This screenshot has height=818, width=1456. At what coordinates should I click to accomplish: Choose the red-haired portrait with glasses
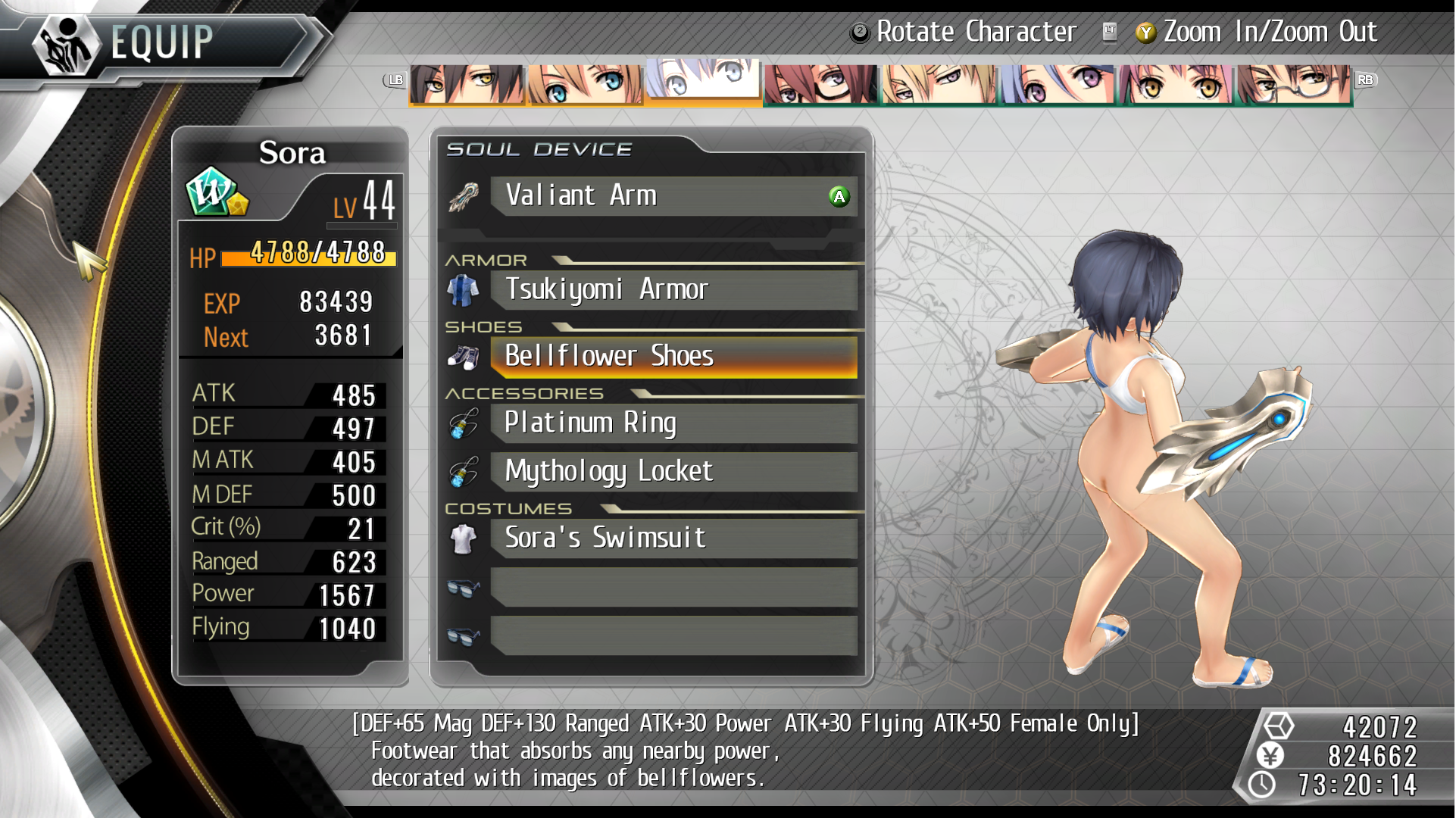[x=820, y=84]
